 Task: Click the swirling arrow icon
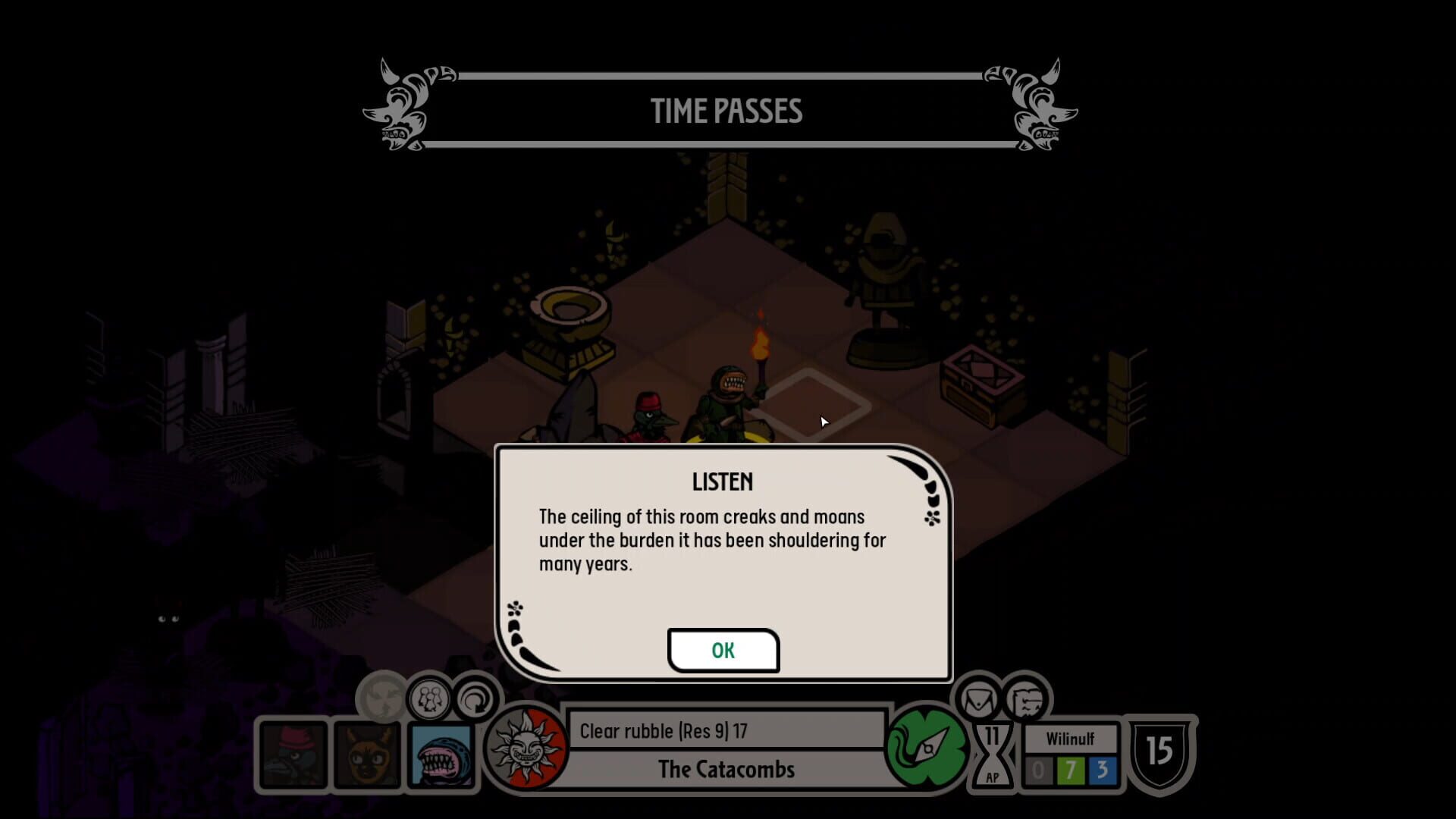pyautogui.click(x=475, y=698)
